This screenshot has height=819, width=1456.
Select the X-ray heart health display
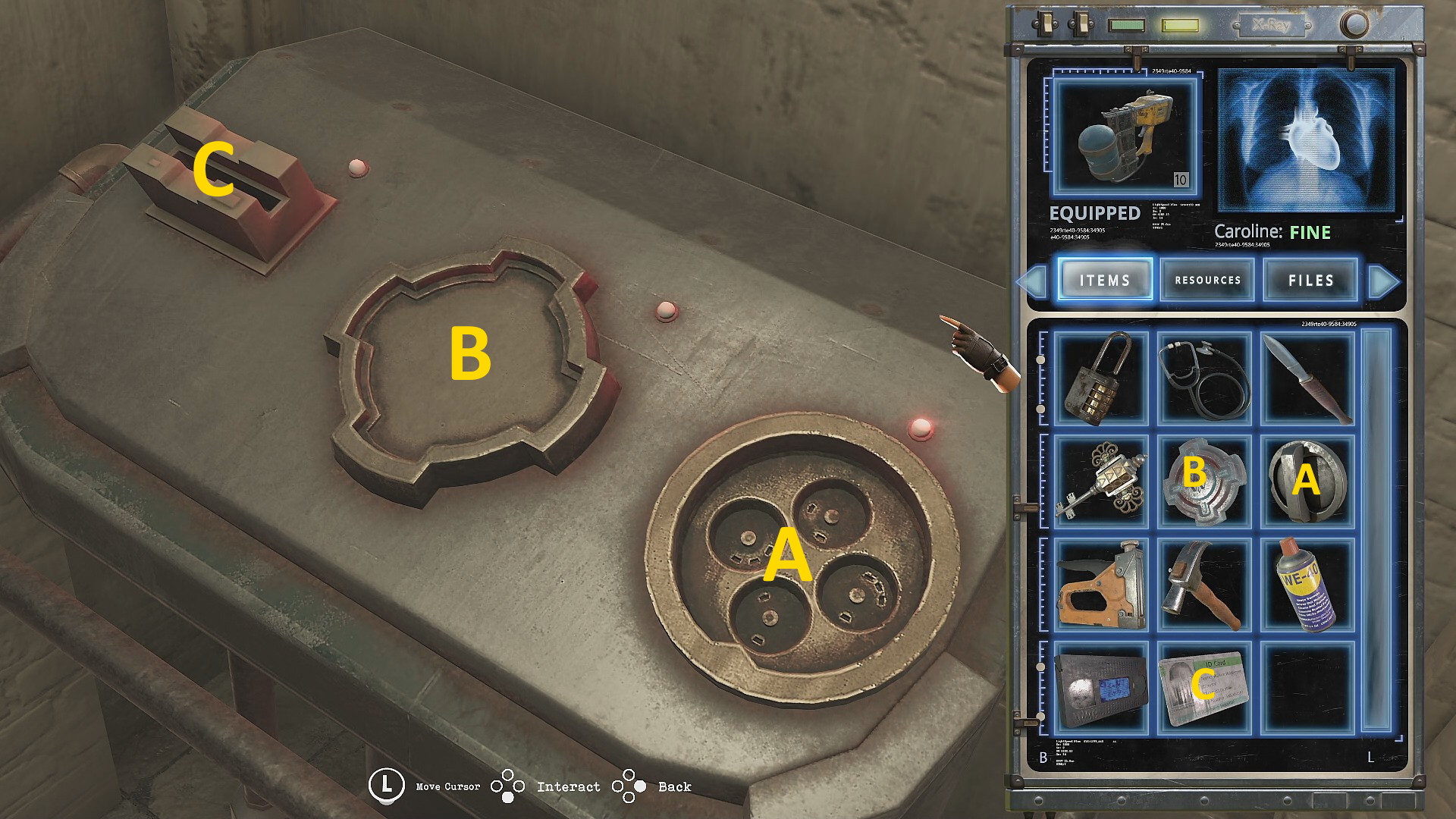[1306, 140]
